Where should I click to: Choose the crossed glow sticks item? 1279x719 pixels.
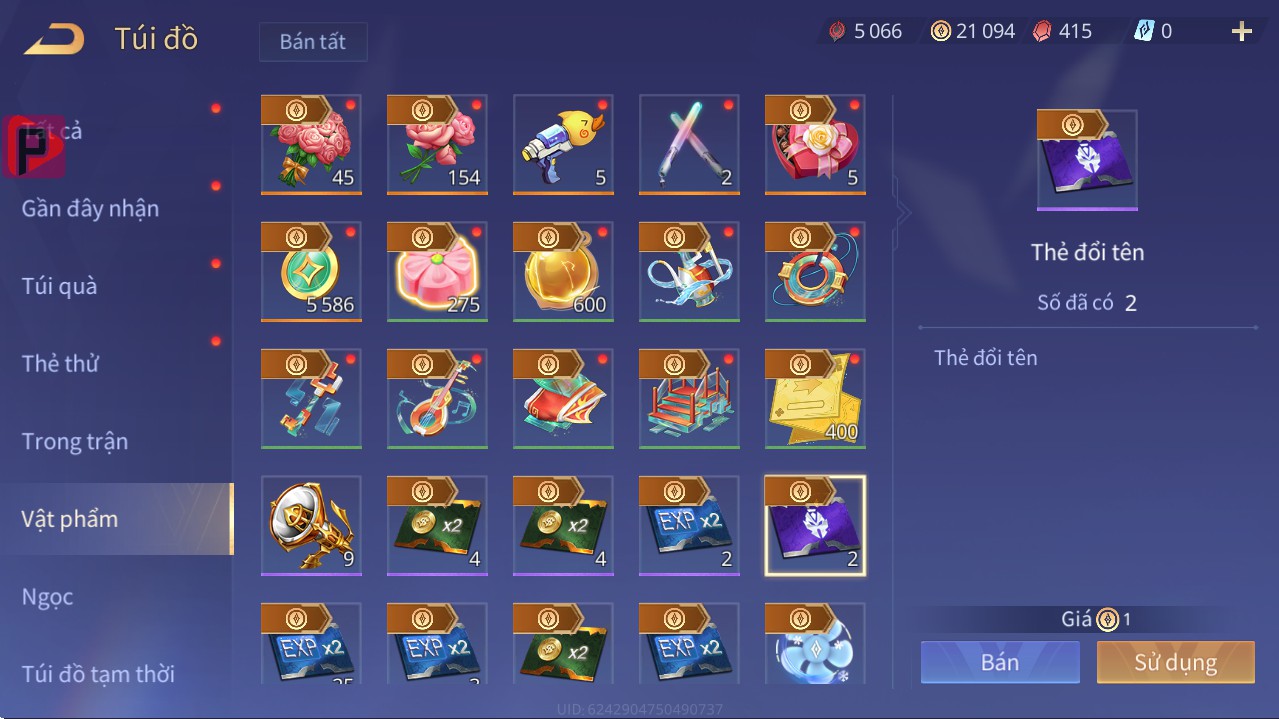tap(689, 146)
